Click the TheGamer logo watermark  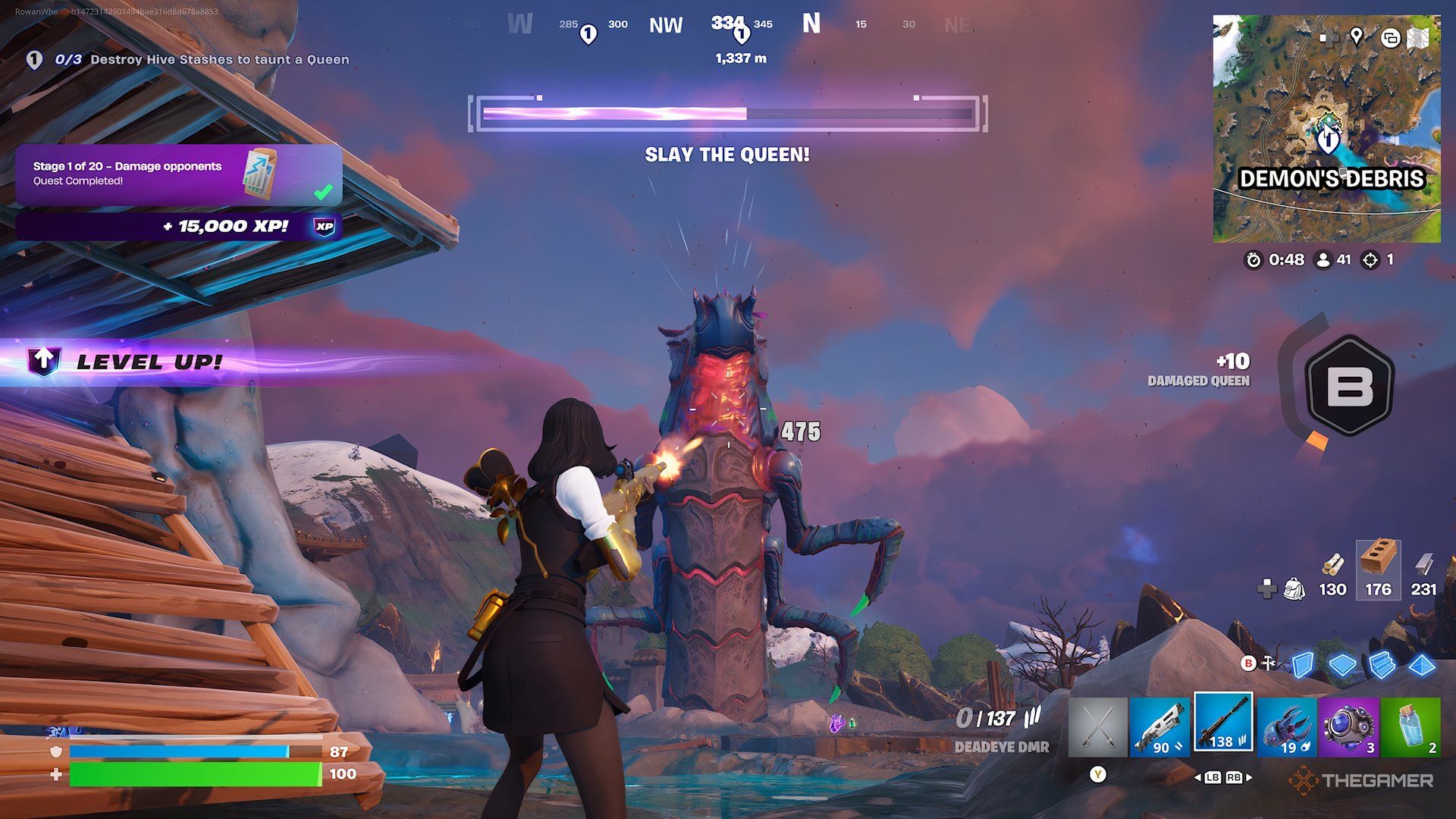1357,778
